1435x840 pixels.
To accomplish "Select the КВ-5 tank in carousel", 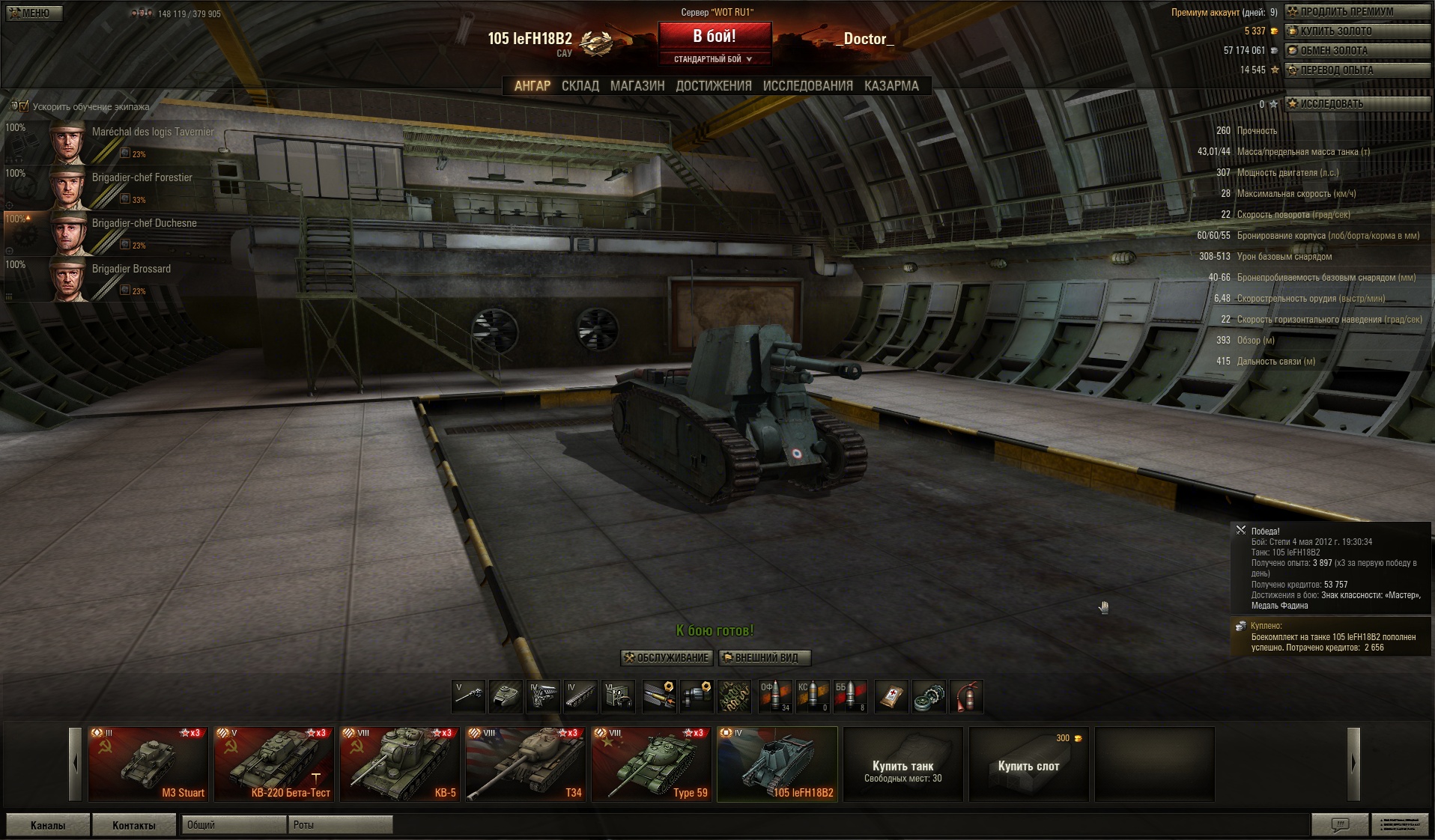I will click(400, 764).
